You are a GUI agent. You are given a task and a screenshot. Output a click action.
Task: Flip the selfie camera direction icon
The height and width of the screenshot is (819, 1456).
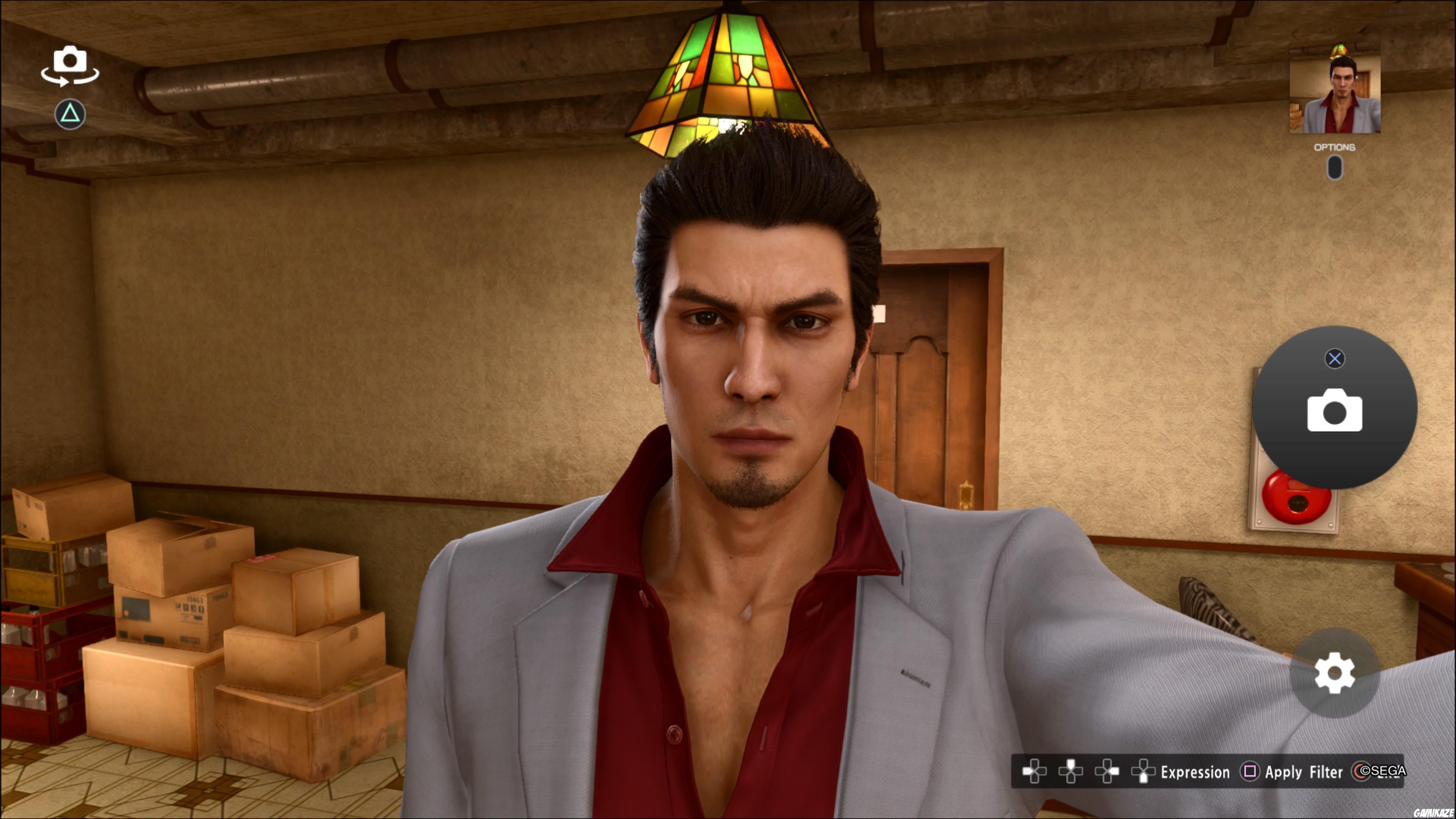[x=70, y=65]
